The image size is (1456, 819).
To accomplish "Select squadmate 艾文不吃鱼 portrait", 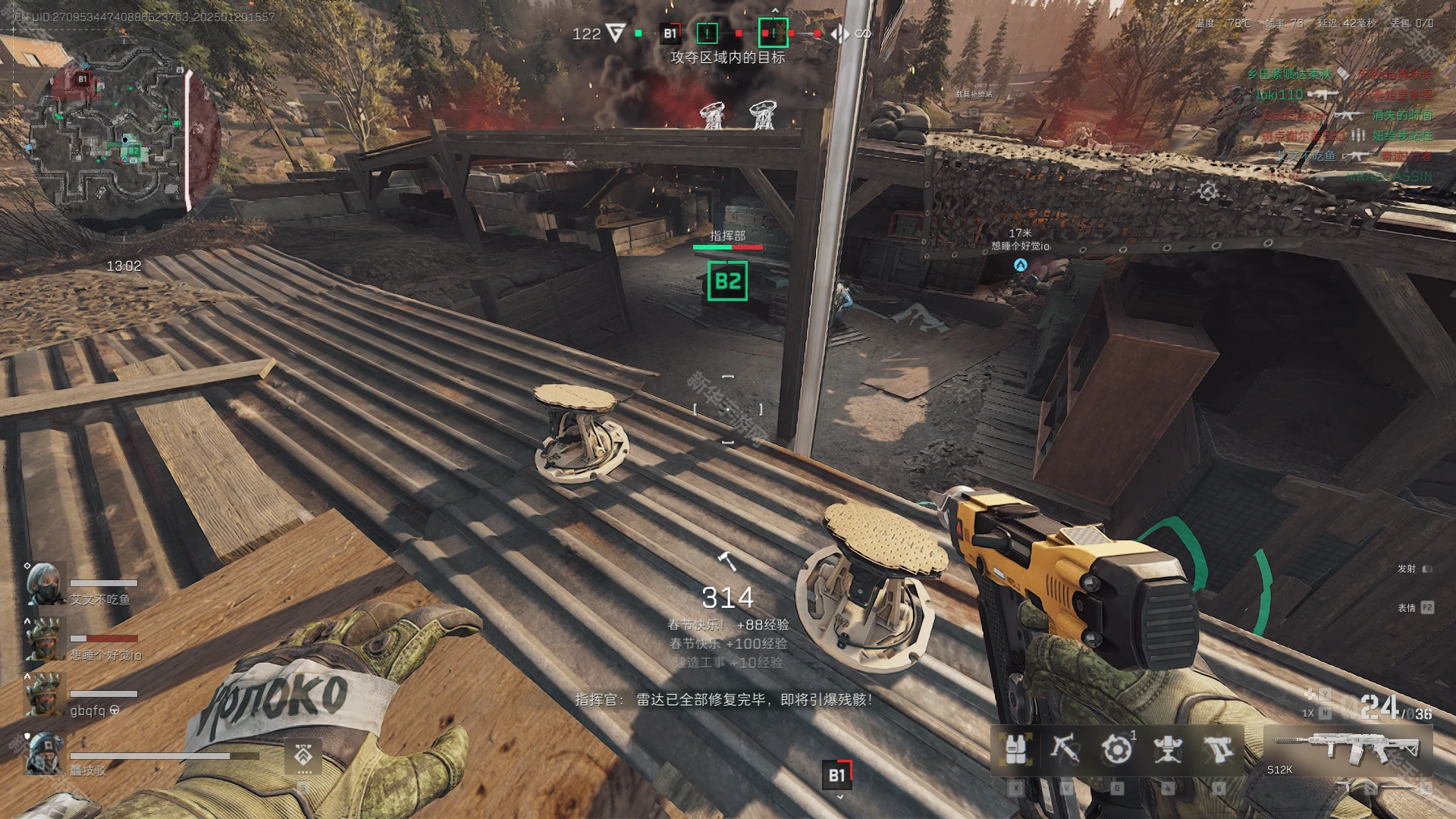I will click(x=45, y=583).
